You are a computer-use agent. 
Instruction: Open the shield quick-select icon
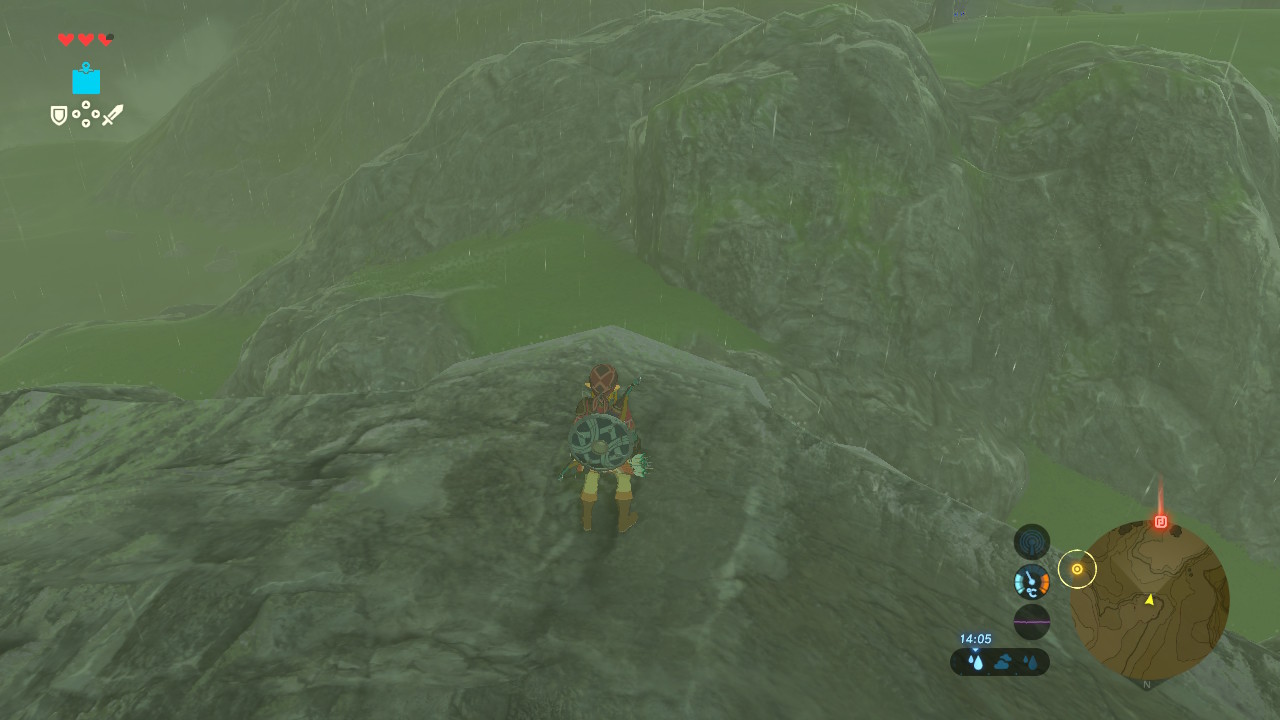click(59, 116)
